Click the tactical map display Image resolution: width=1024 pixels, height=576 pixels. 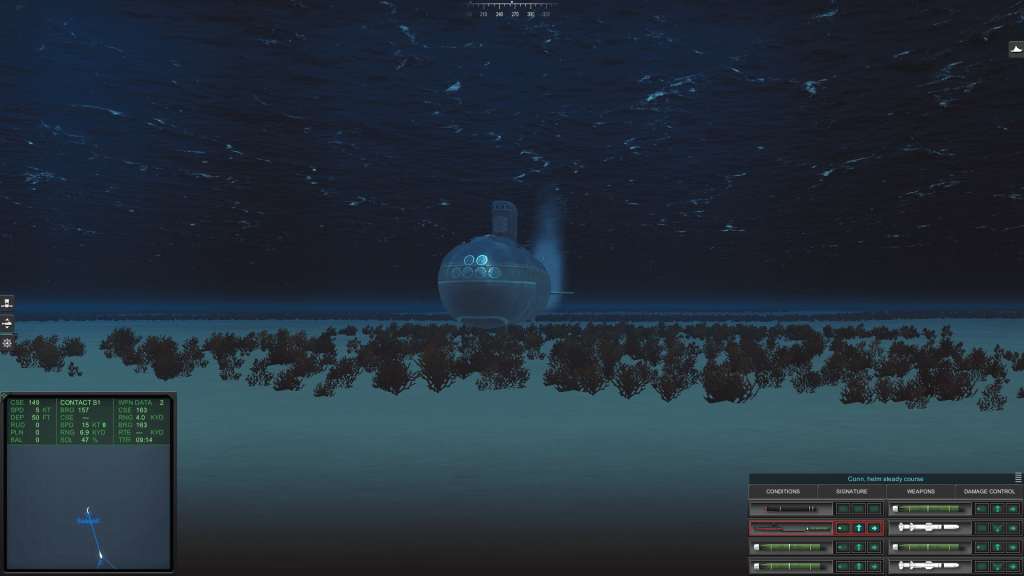coord(88,505)
